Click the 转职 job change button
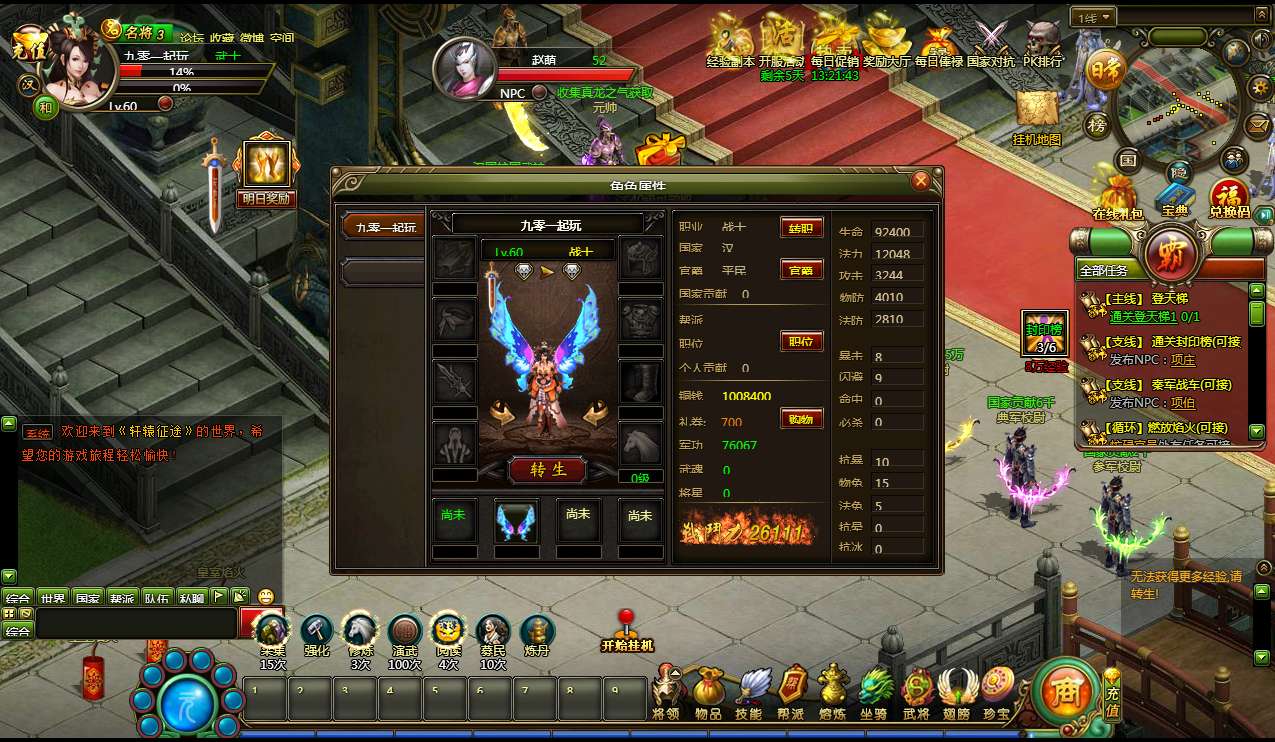This screenshot has height=742, width=1275. click(801, 227)
